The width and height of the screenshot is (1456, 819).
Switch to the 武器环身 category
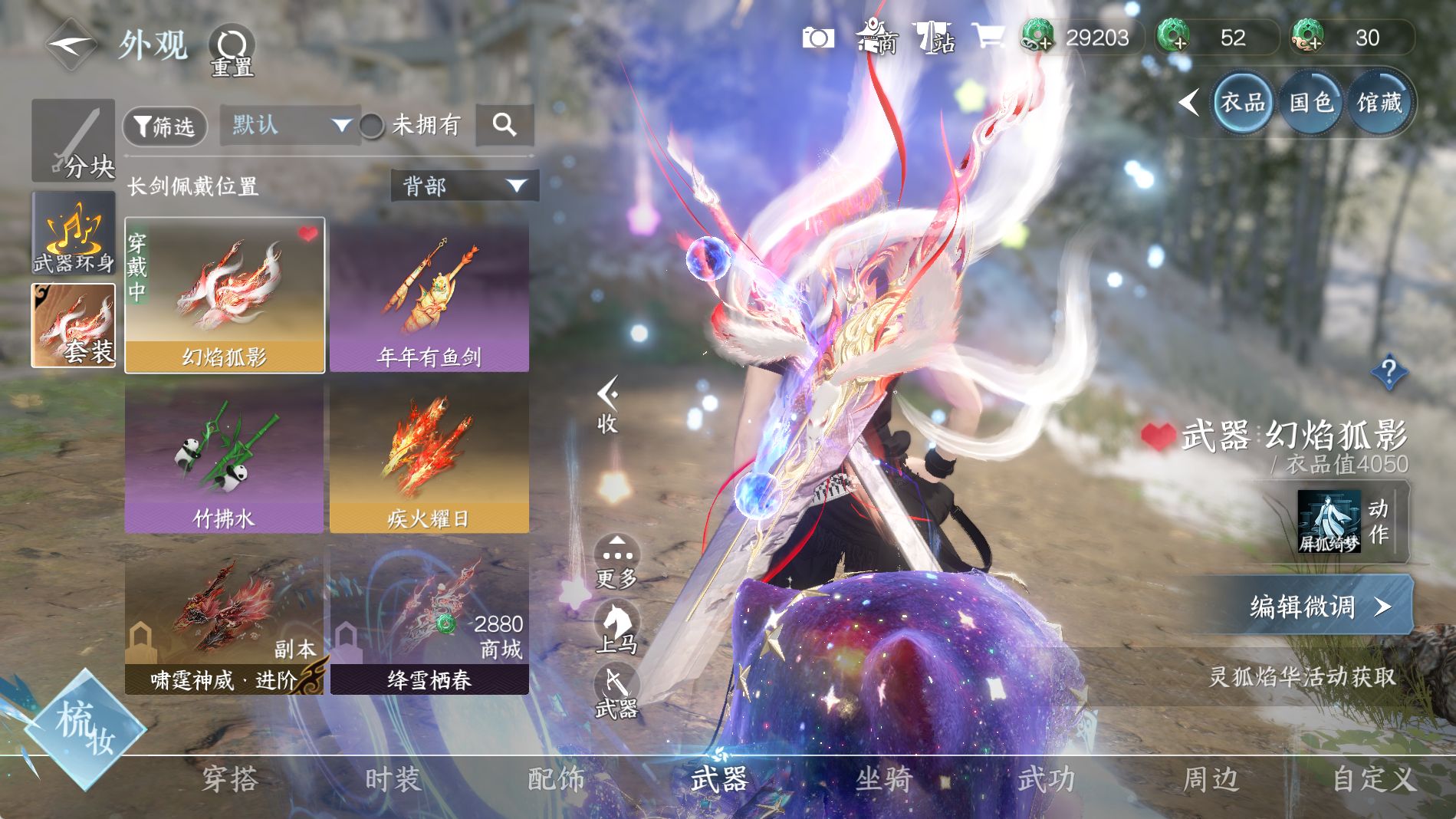(x=74, y=233)
